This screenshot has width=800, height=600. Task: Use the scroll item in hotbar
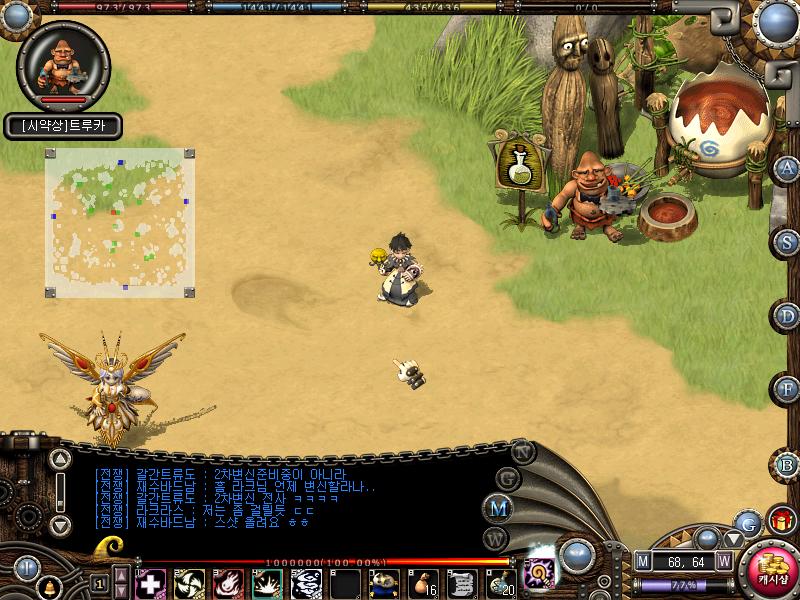click(461, 582)
